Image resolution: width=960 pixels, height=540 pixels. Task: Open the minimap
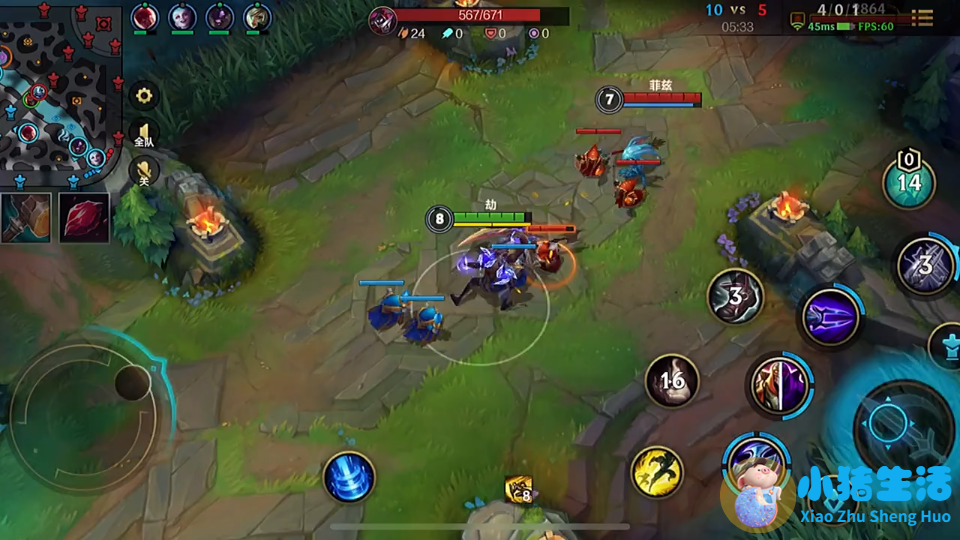[x=60, y=92]
